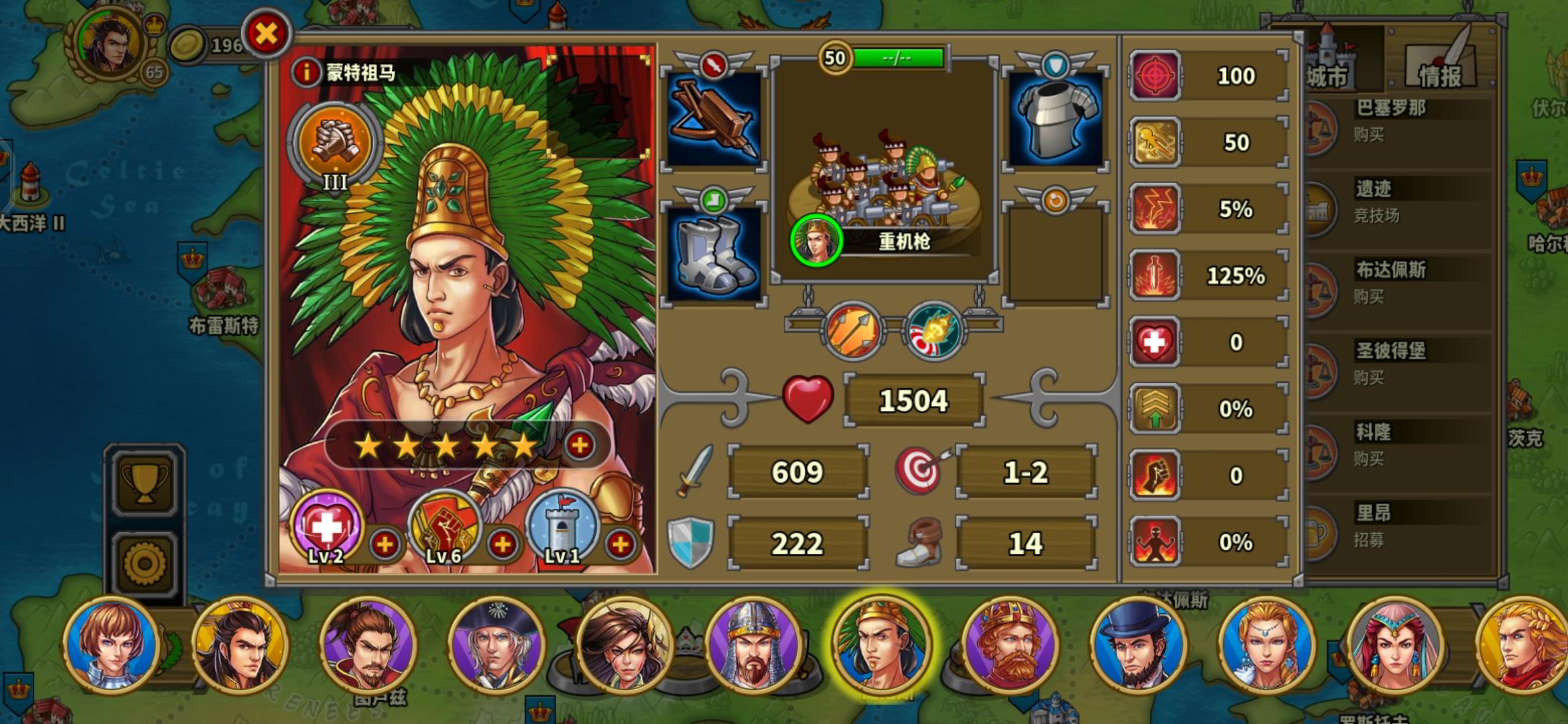
Task: Click the green HP bar beside level 50
Action: (x=898, y=58)
